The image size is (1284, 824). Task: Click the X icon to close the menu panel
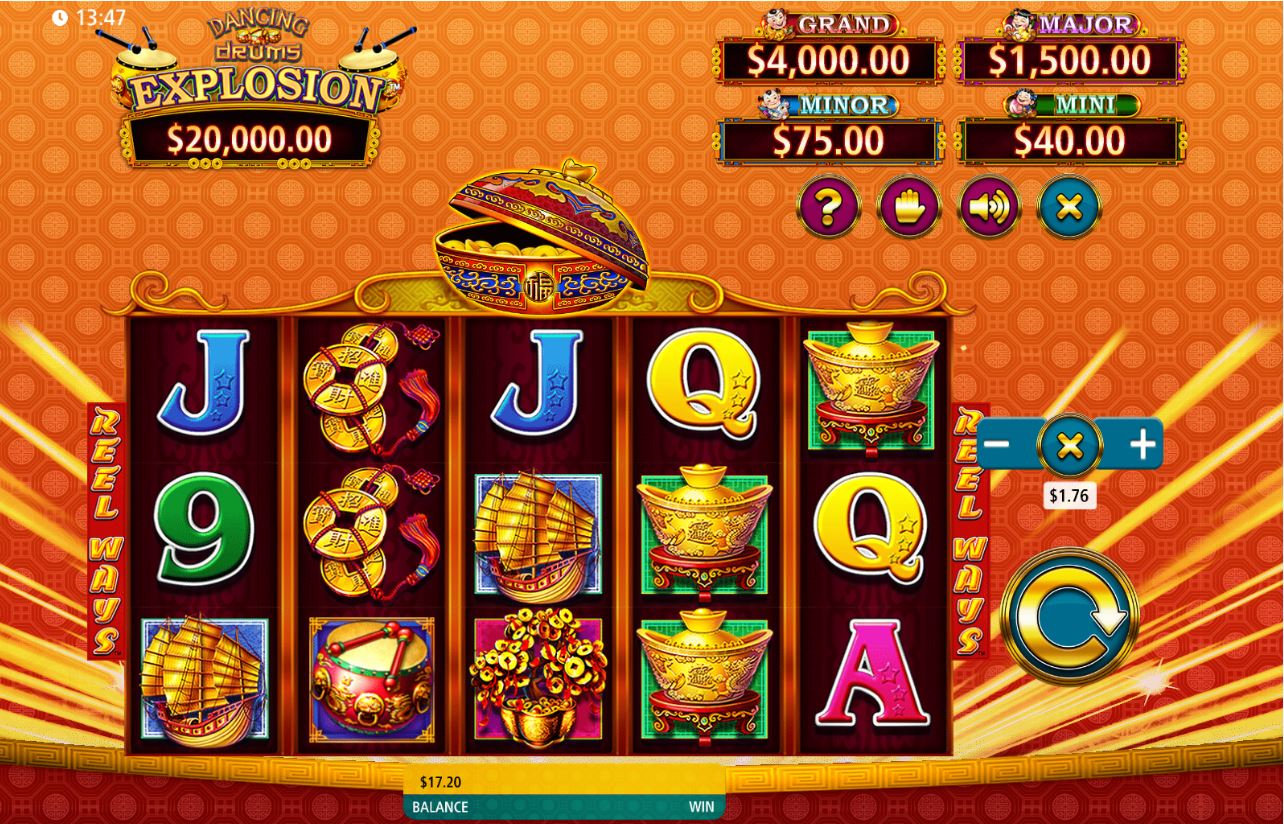coord(1067,207)
